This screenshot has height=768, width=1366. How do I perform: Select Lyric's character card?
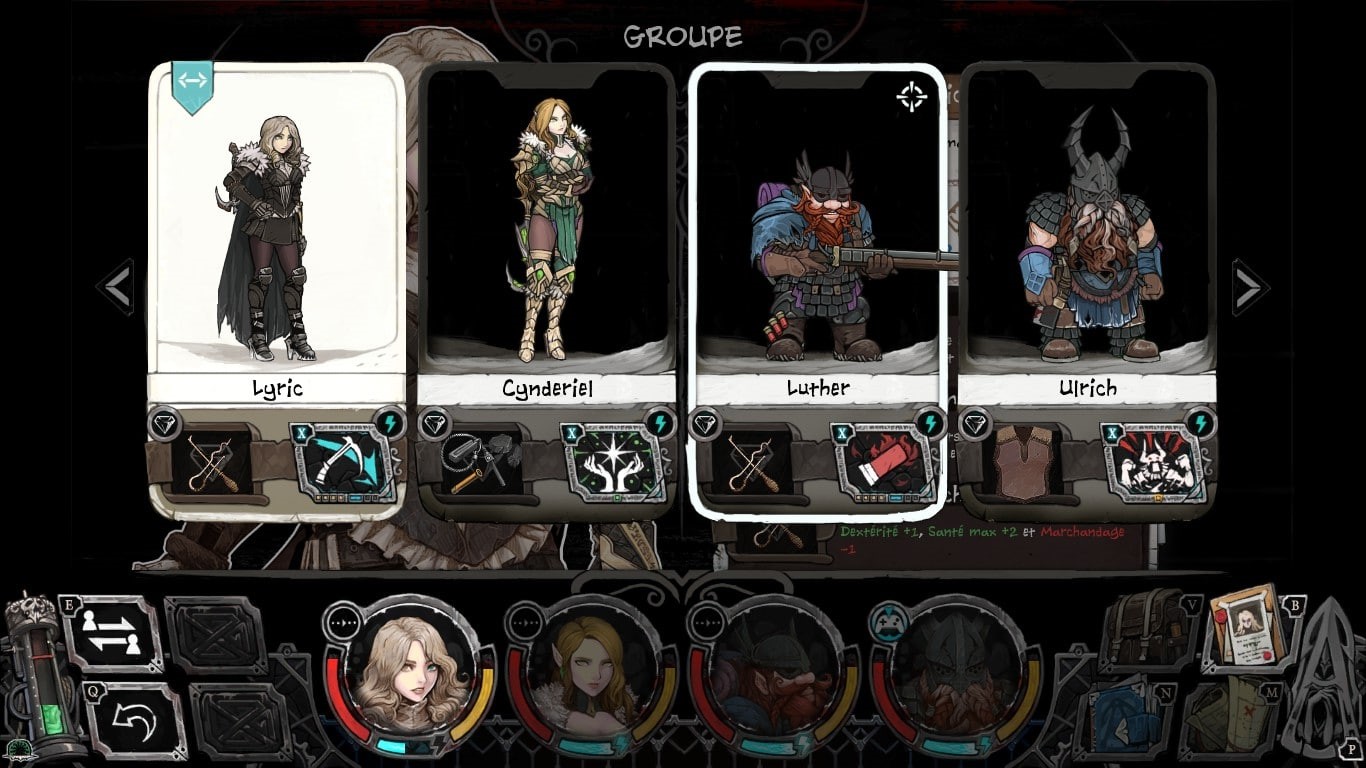[x=276, y=230]
